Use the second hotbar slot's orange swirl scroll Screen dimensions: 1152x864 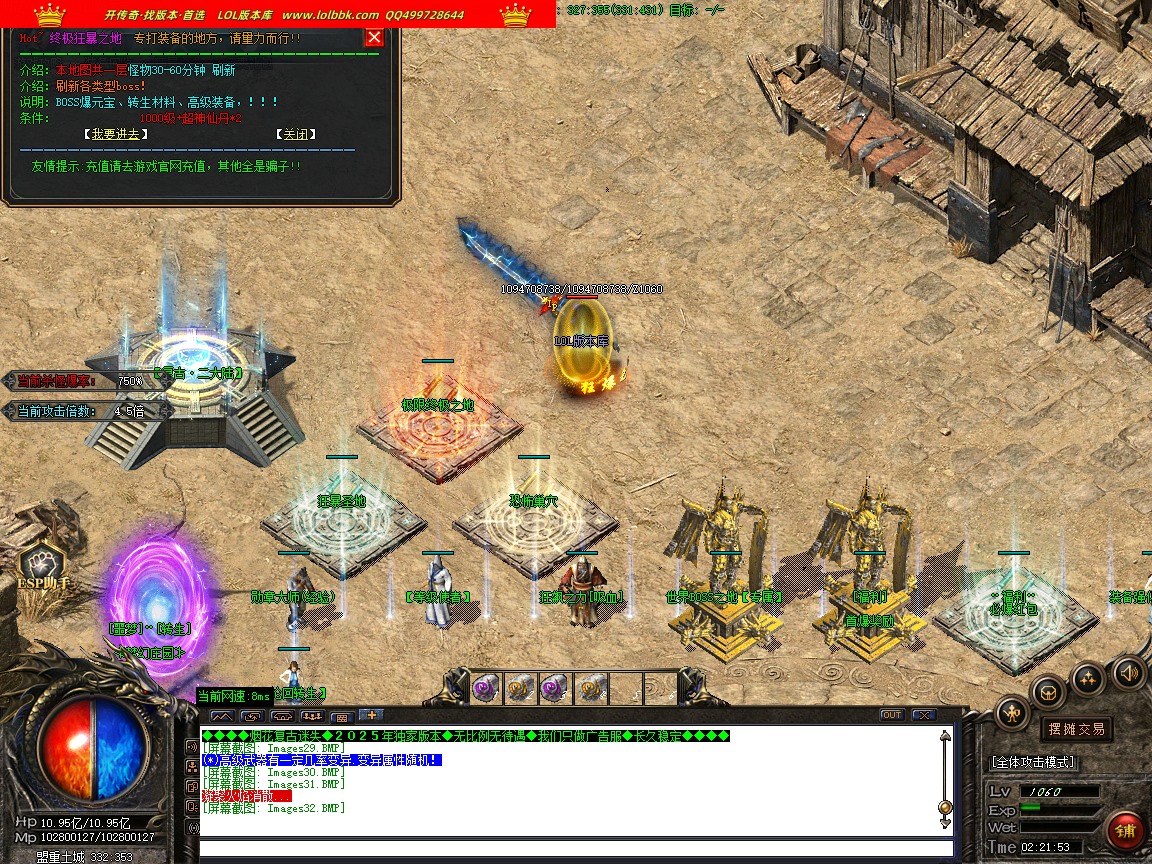(519, 686)
